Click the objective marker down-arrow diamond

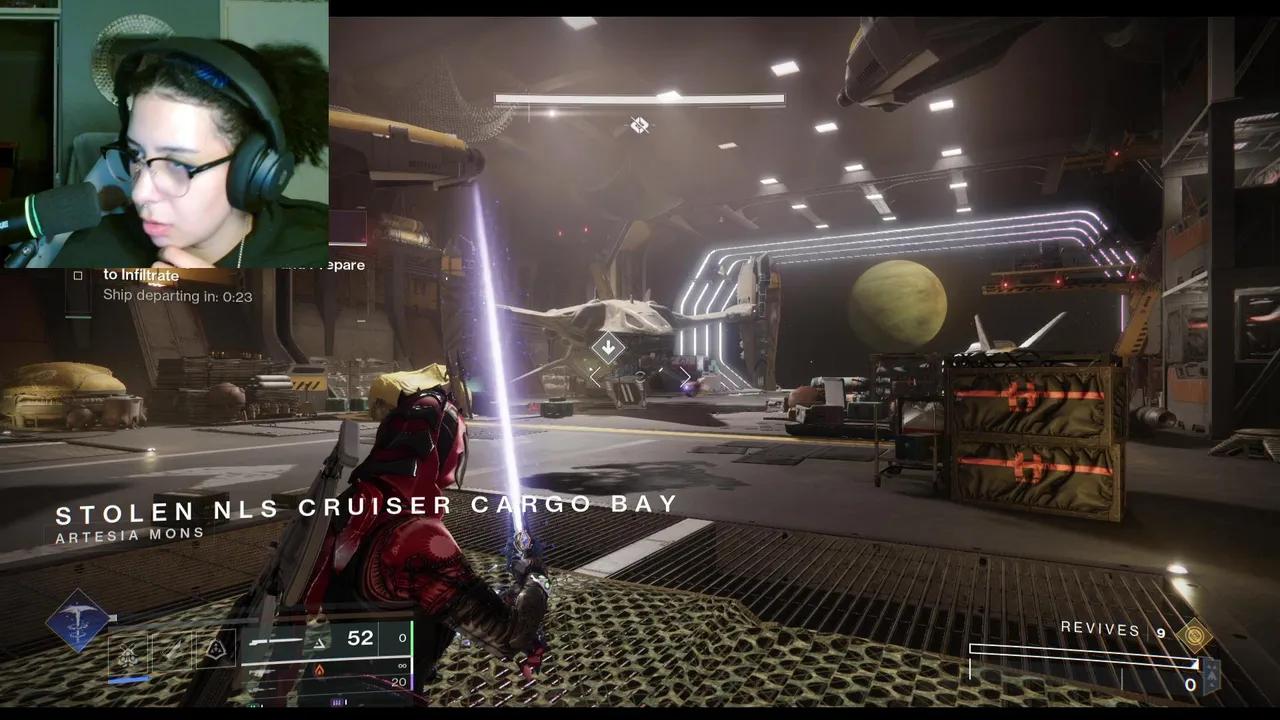(x=609, y=348)
